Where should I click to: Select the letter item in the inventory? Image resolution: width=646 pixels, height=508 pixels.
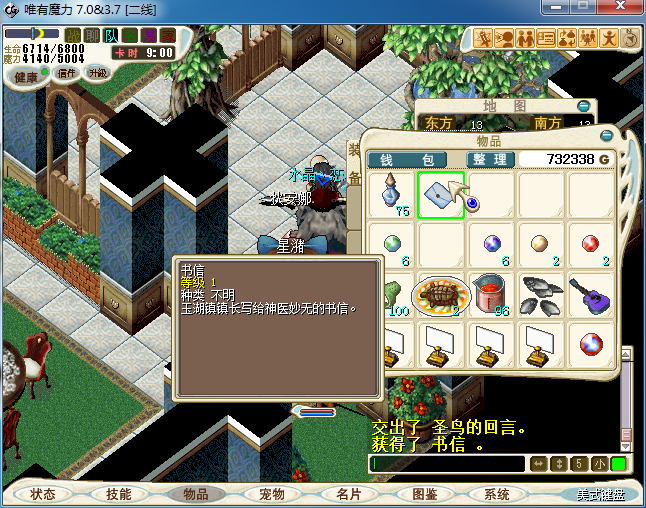[441, 194]
